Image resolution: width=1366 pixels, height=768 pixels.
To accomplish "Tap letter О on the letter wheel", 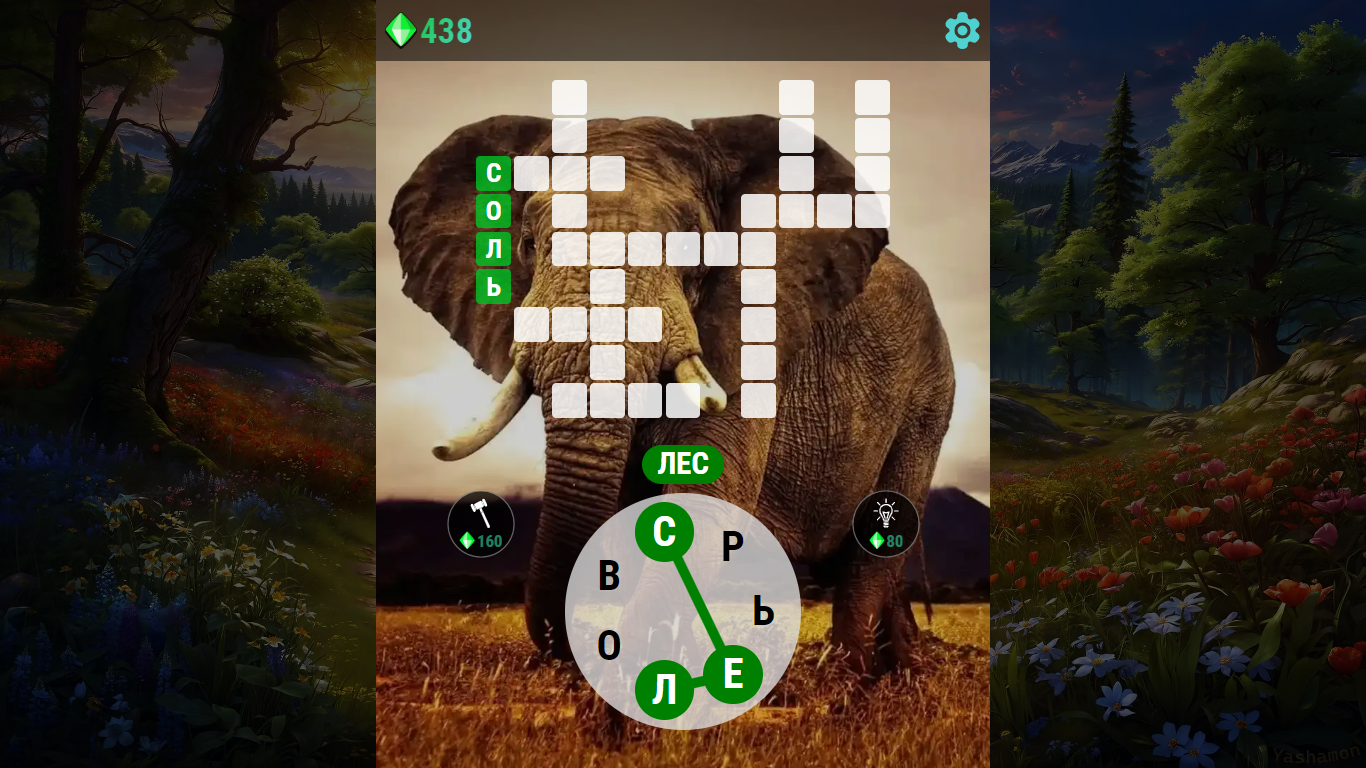I will click(x=607, y=647).
